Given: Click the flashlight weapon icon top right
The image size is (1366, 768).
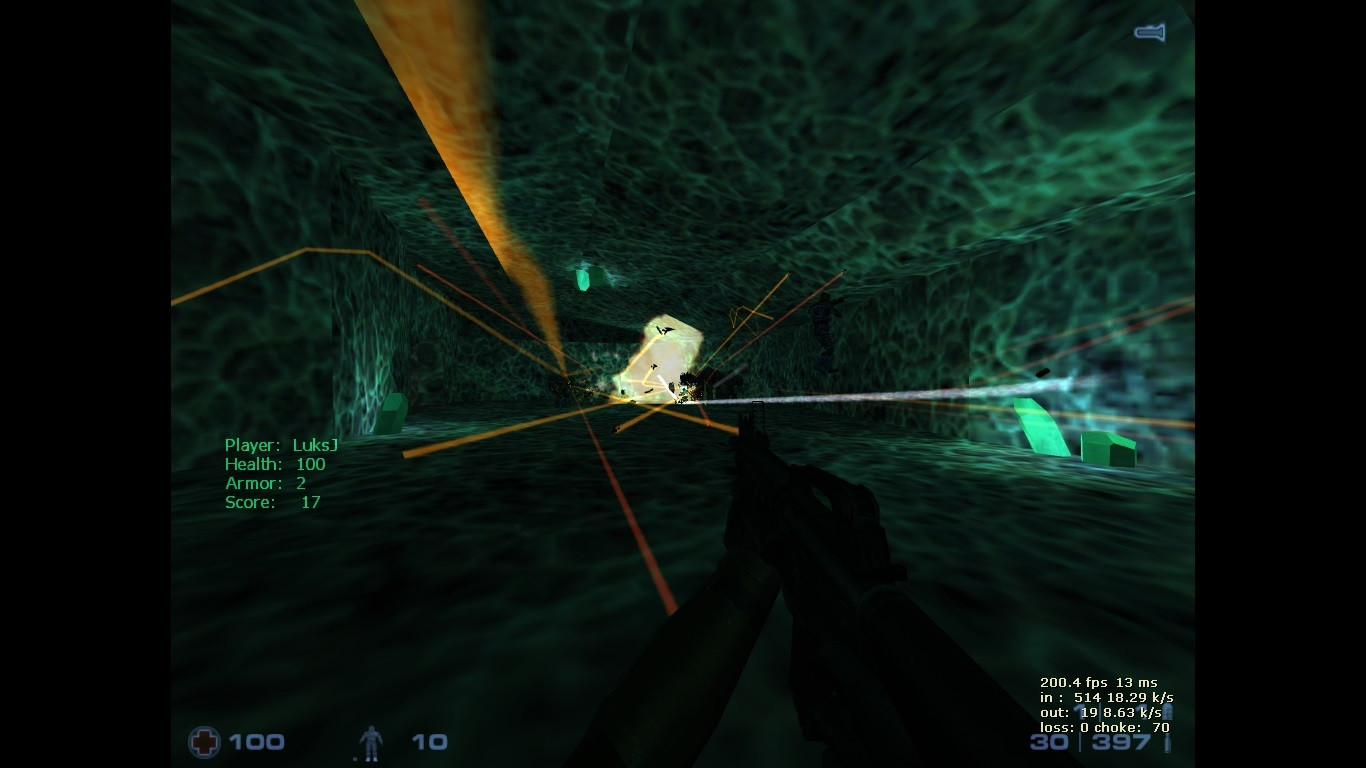Looking at the screenshot, I should tap(1148, 32).
